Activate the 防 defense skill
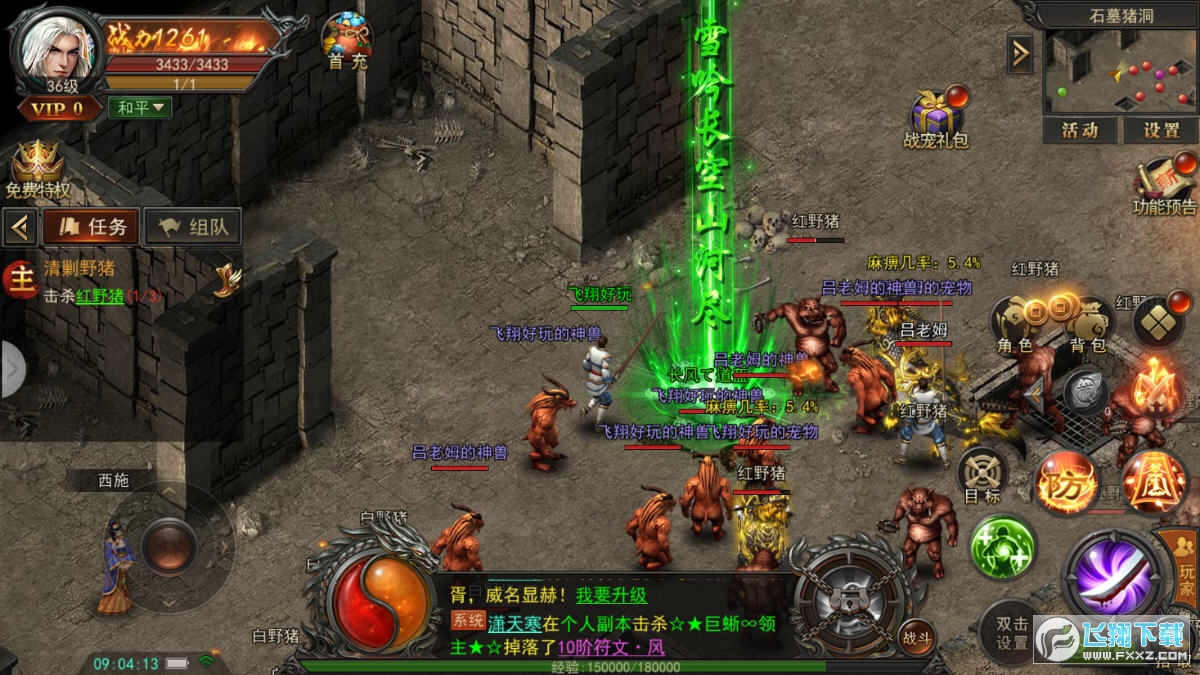This screenshot has width=1200, height=675. click(x=1066, y=483)
